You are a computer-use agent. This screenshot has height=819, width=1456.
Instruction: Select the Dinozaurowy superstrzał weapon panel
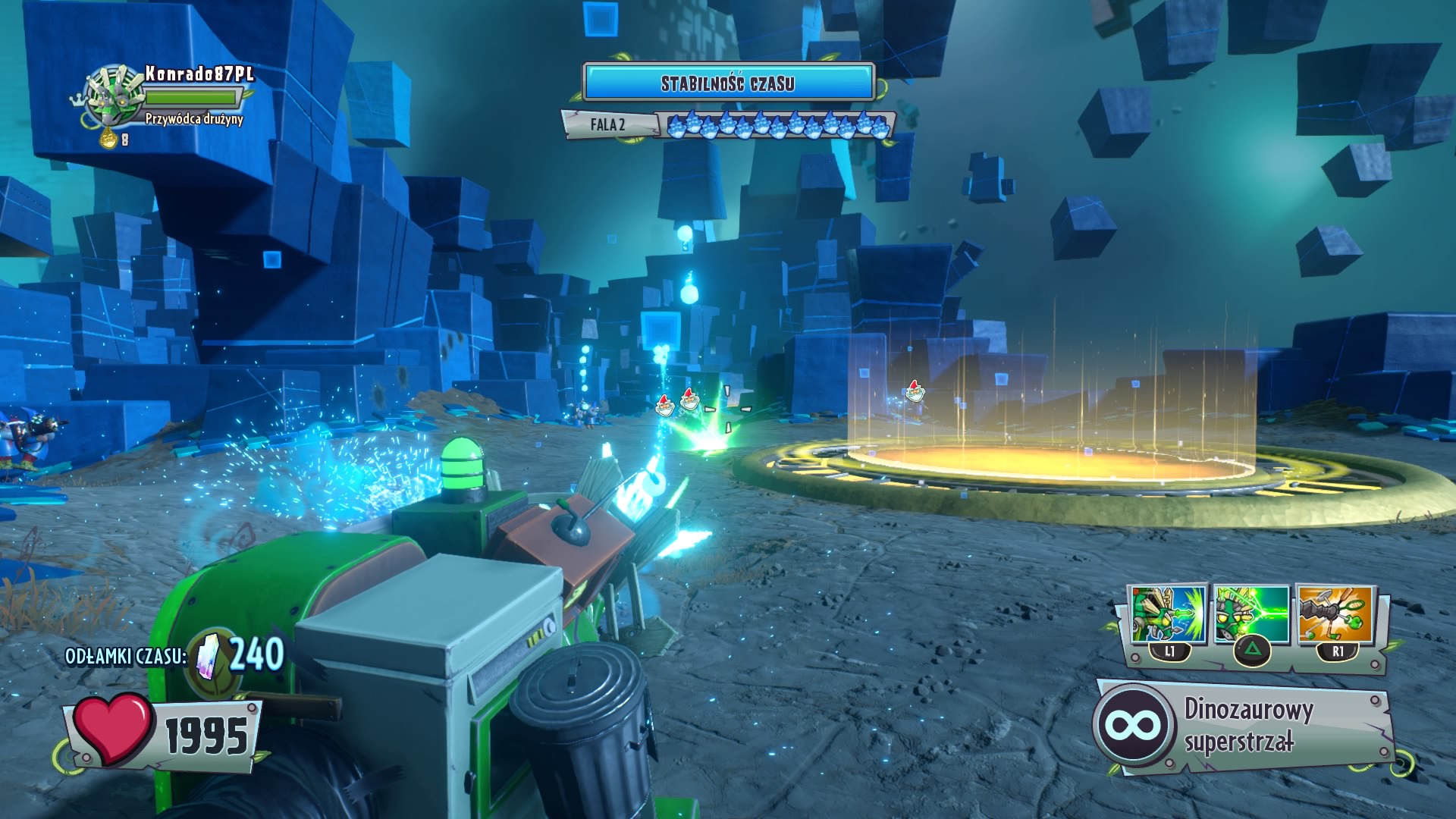point(1244,726)
